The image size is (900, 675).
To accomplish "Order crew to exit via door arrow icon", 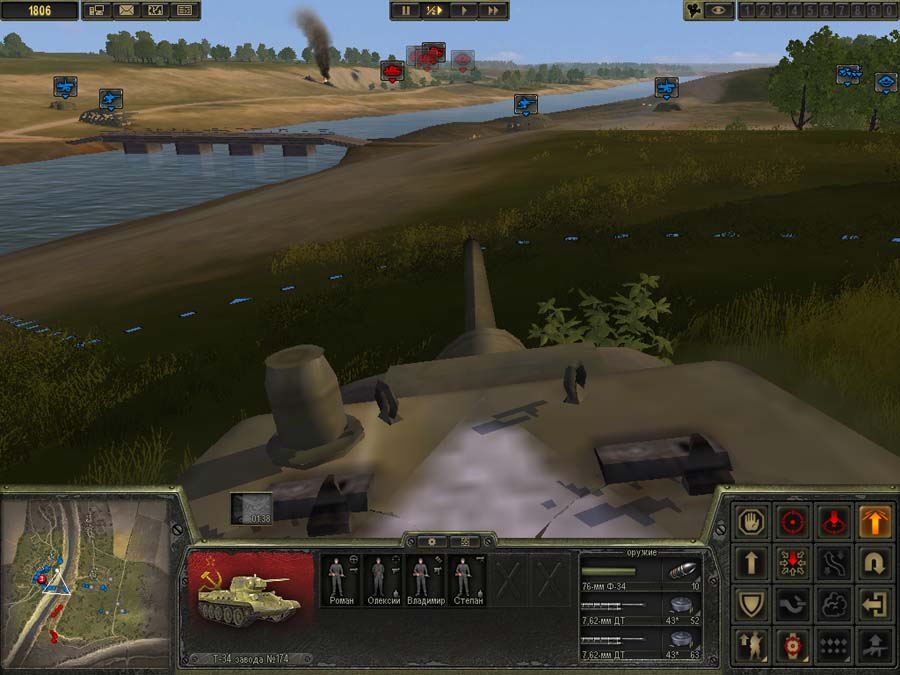I will click(875, 604).
